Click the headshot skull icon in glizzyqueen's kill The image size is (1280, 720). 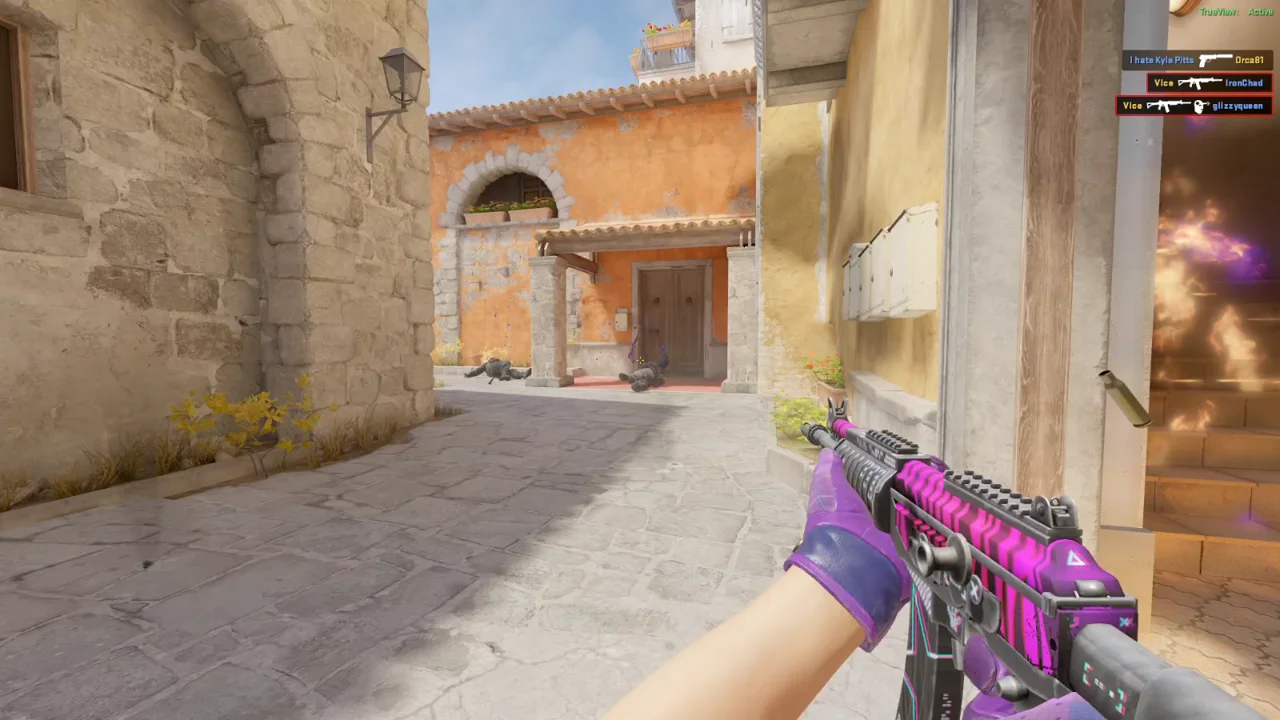tap(1200, 106)
